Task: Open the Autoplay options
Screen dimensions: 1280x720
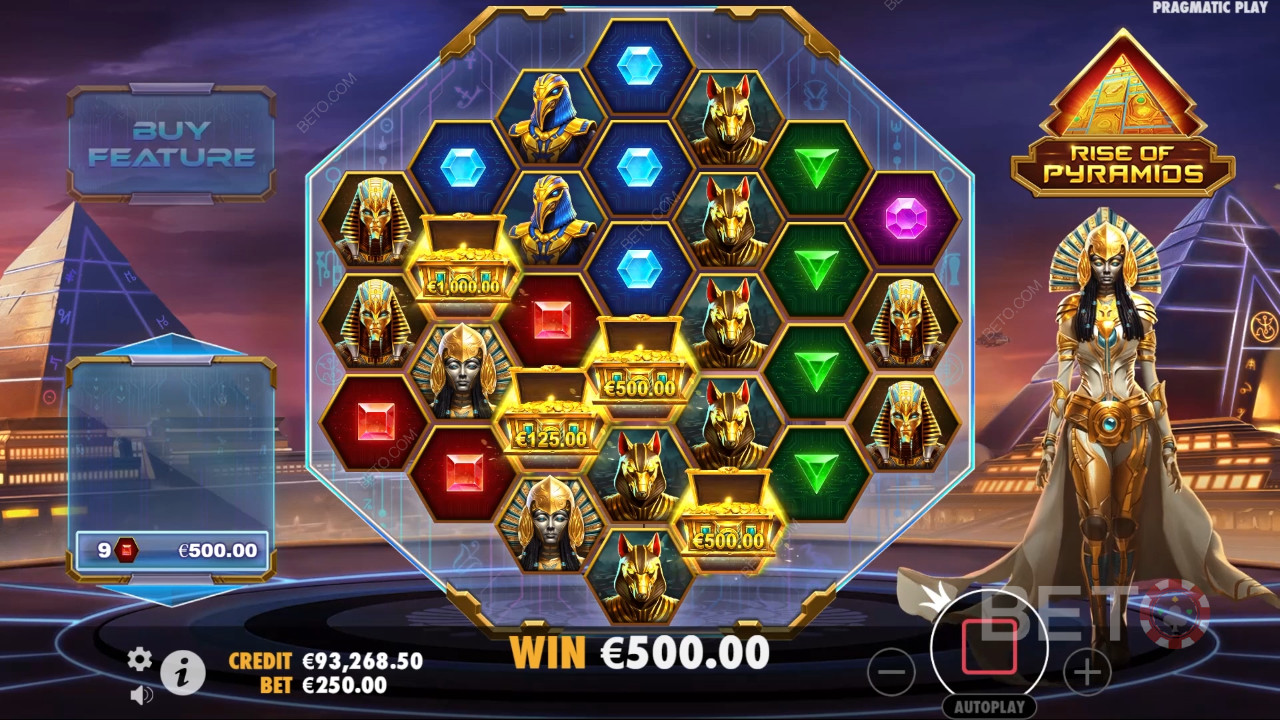Action: [989, 706]
